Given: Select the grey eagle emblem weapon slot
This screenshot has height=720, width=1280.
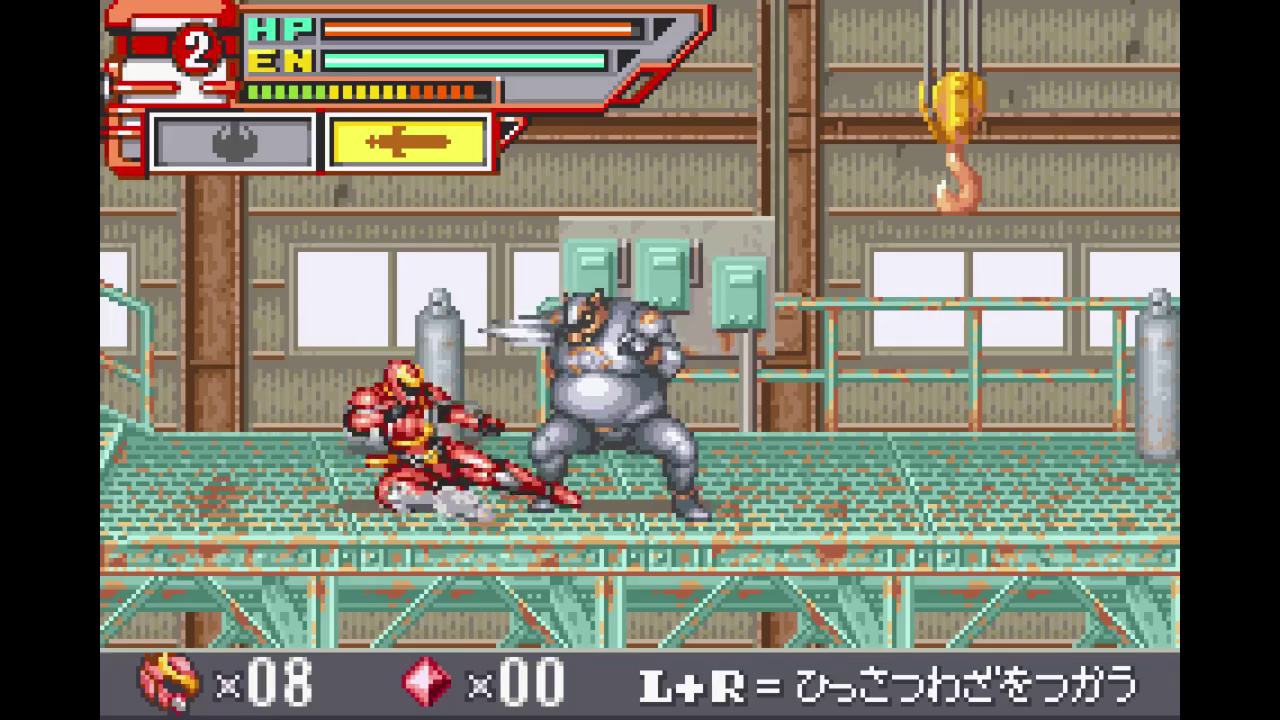Looking at the screenshot, I should tap(233, 142).
